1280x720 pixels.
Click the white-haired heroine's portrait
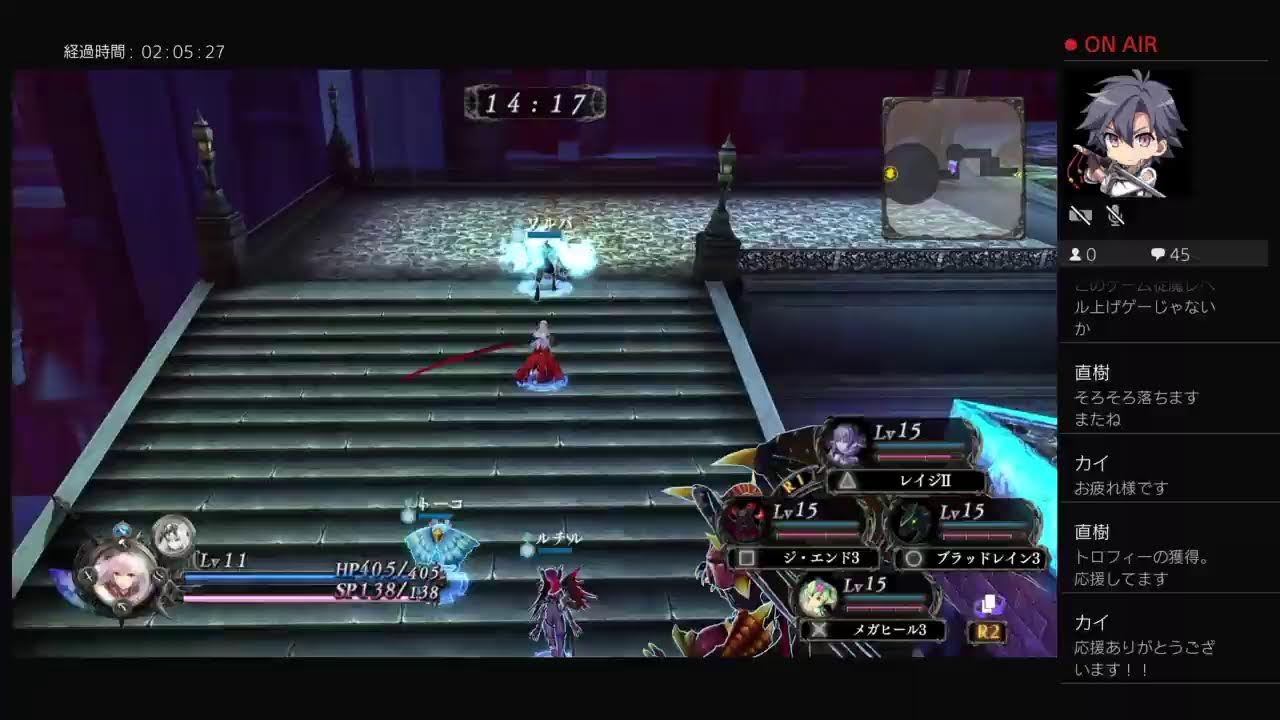pos(125,580)
